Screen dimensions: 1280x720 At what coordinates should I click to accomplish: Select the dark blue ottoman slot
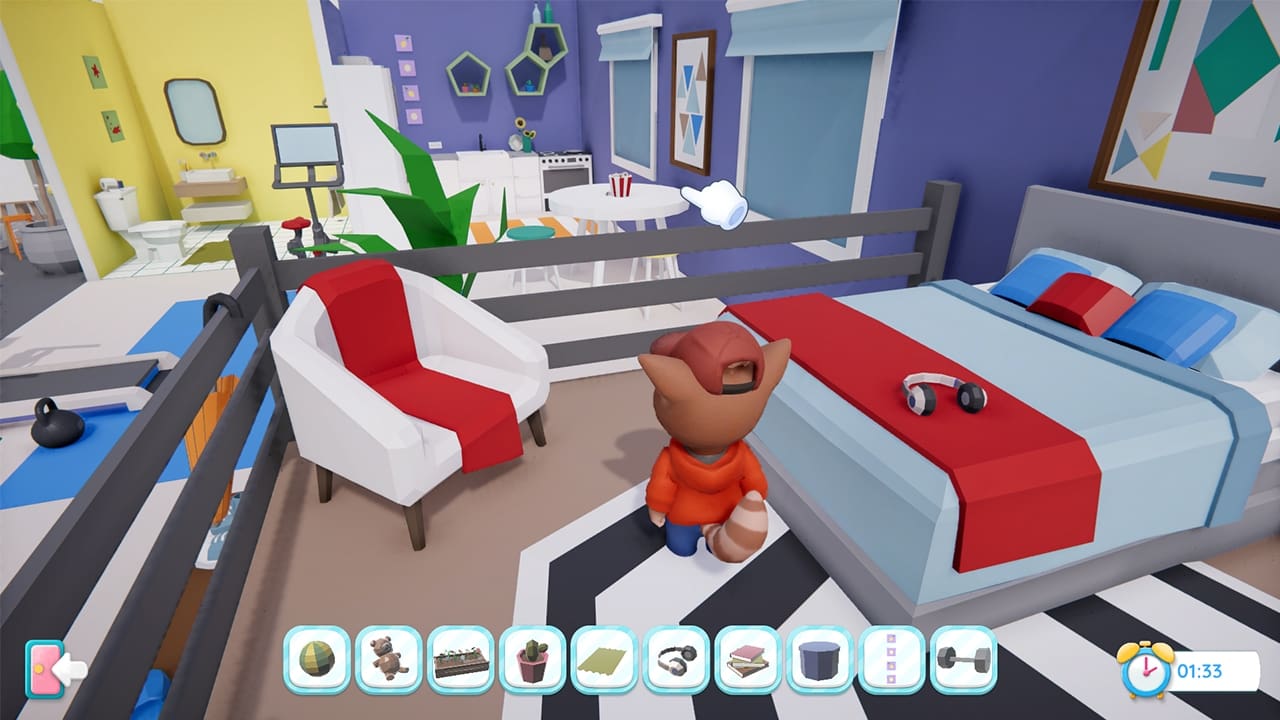pyautogui.click(x=821, y=660)
